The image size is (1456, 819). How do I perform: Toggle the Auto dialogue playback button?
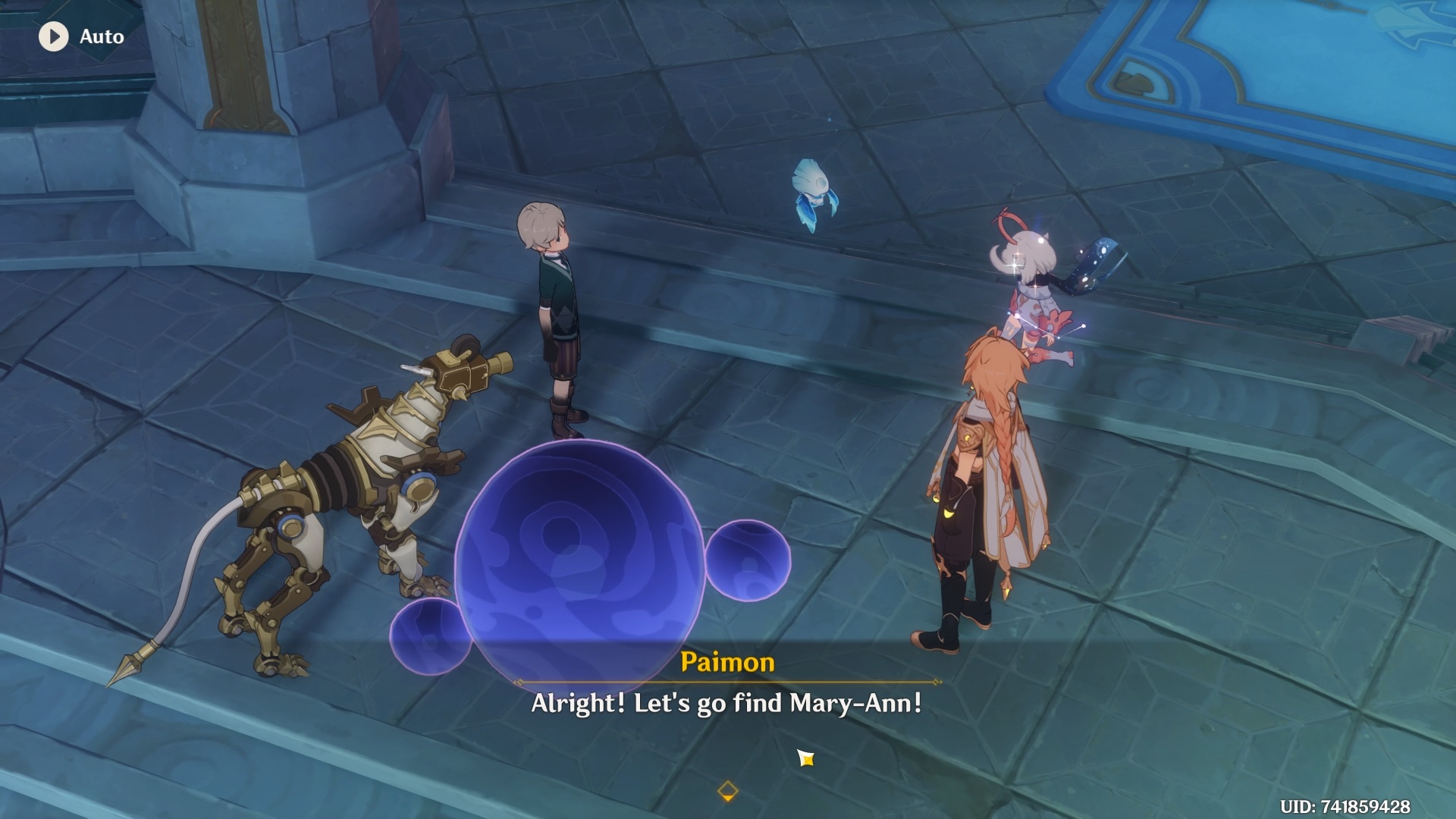point(55,36)
